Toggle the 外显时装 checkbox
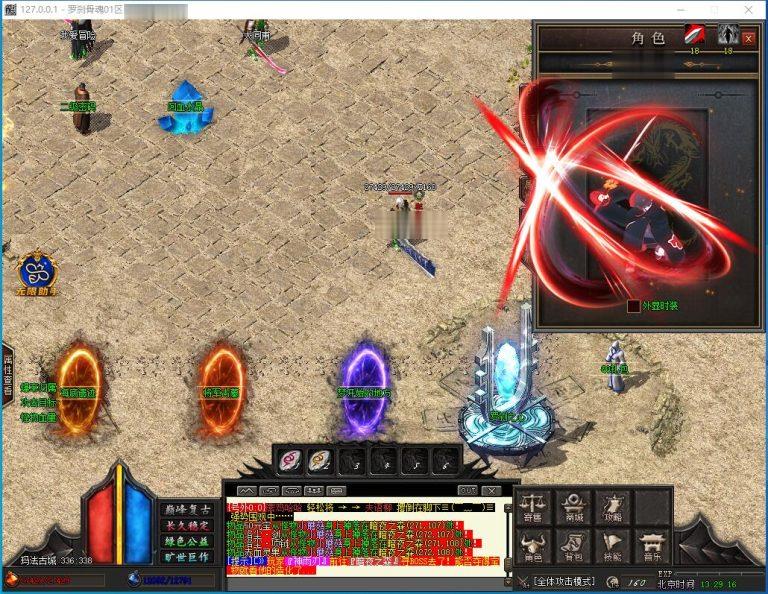768x594 pixels. 633,306
